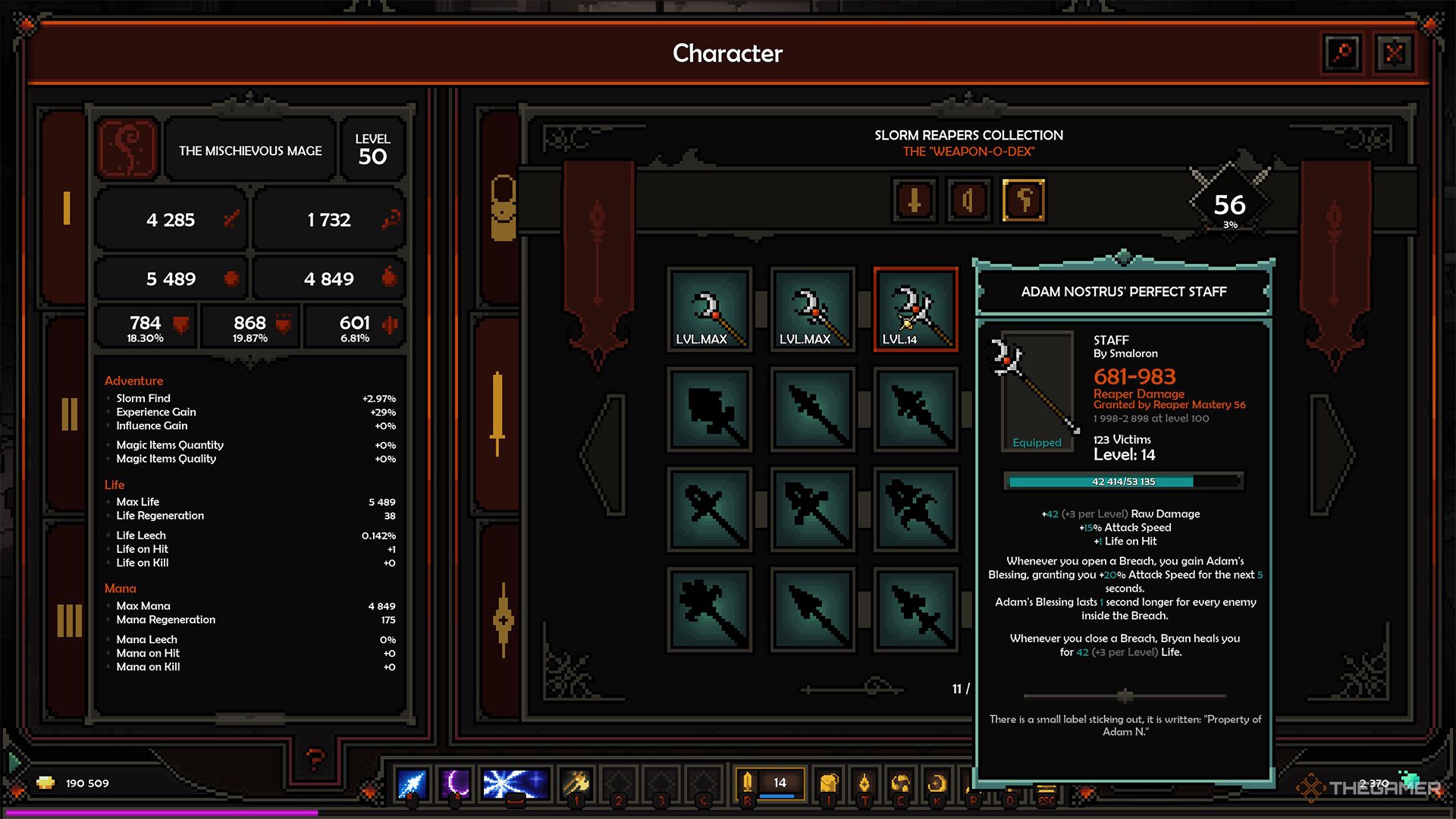Select the sword reaper category filter

pyautogui.click(x=915, y=201)
